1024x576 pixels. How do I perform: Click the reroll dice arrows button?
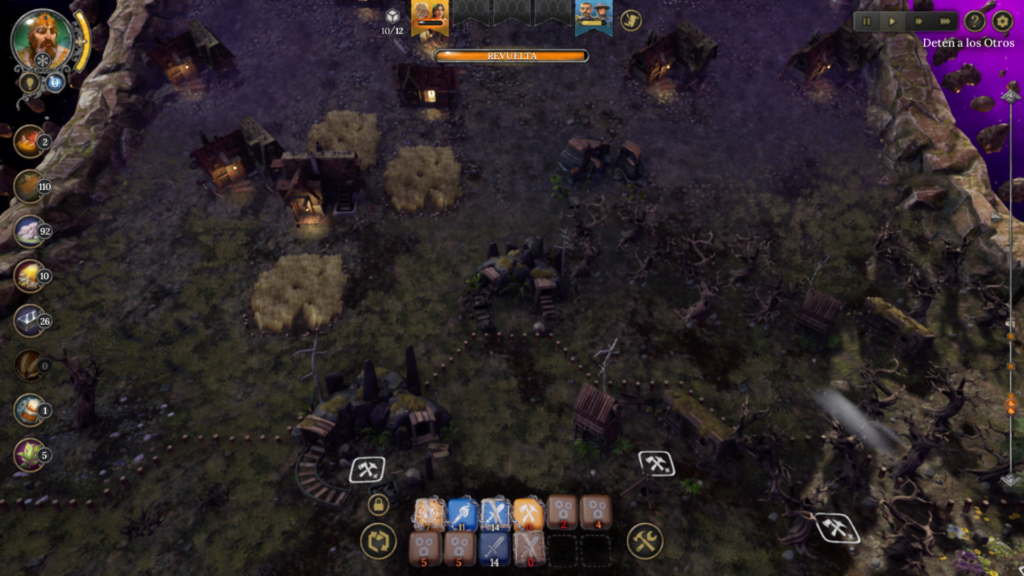(x=378, y=542)
